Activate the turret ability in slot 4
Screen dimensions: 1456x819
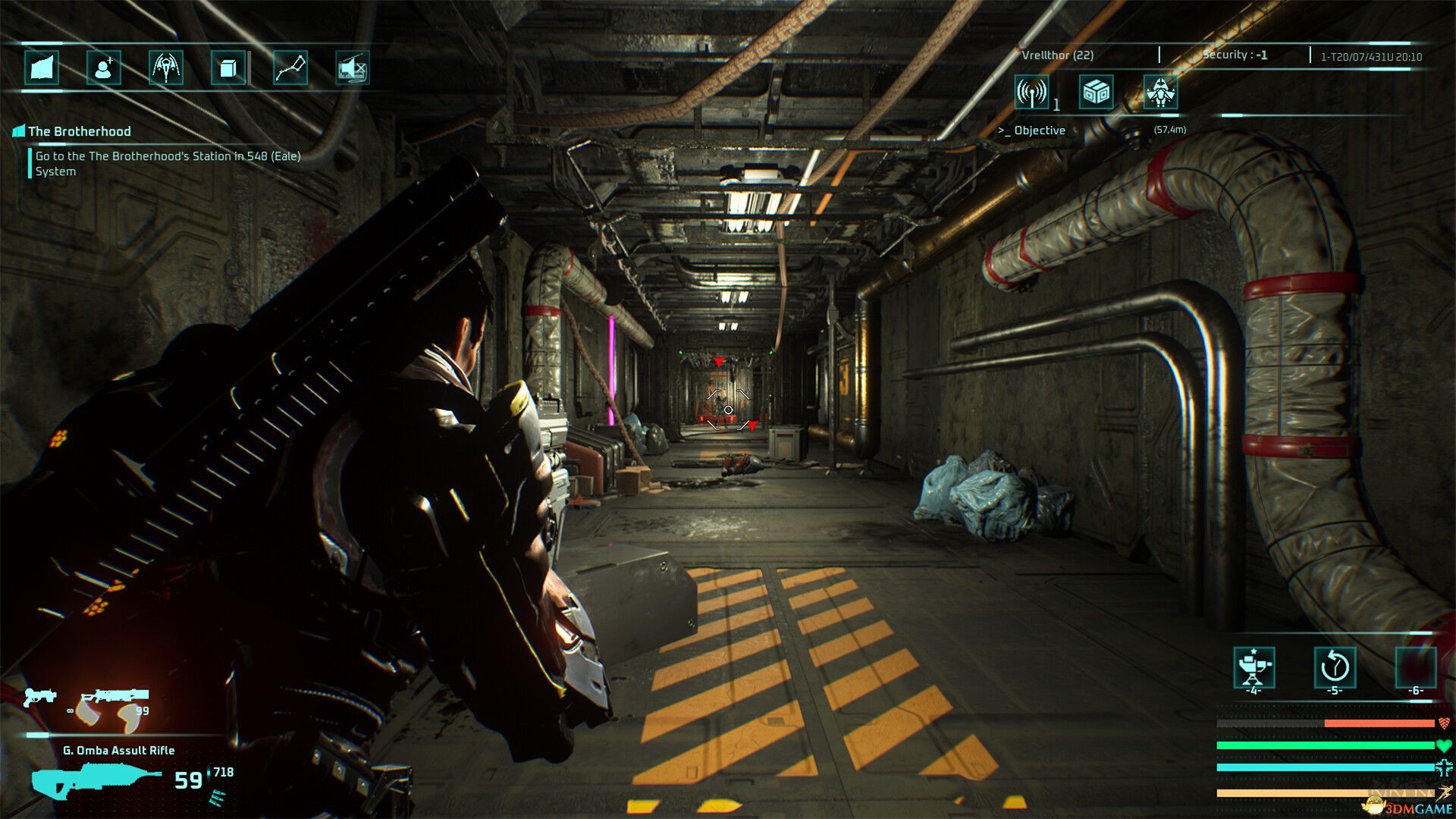point(1254,667)
